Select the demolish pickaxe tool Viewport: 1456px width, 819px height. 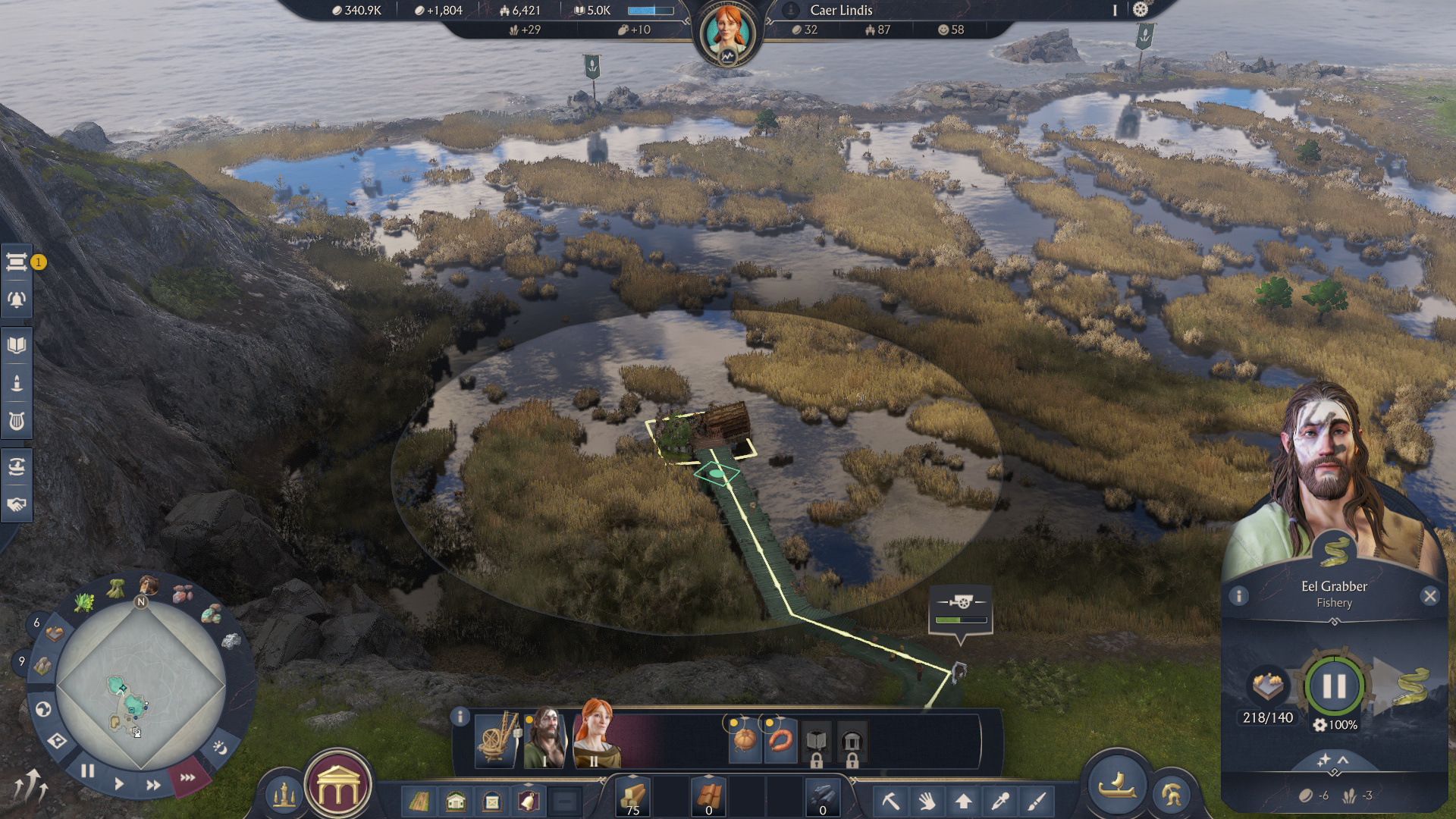click(x=891, y=802)
